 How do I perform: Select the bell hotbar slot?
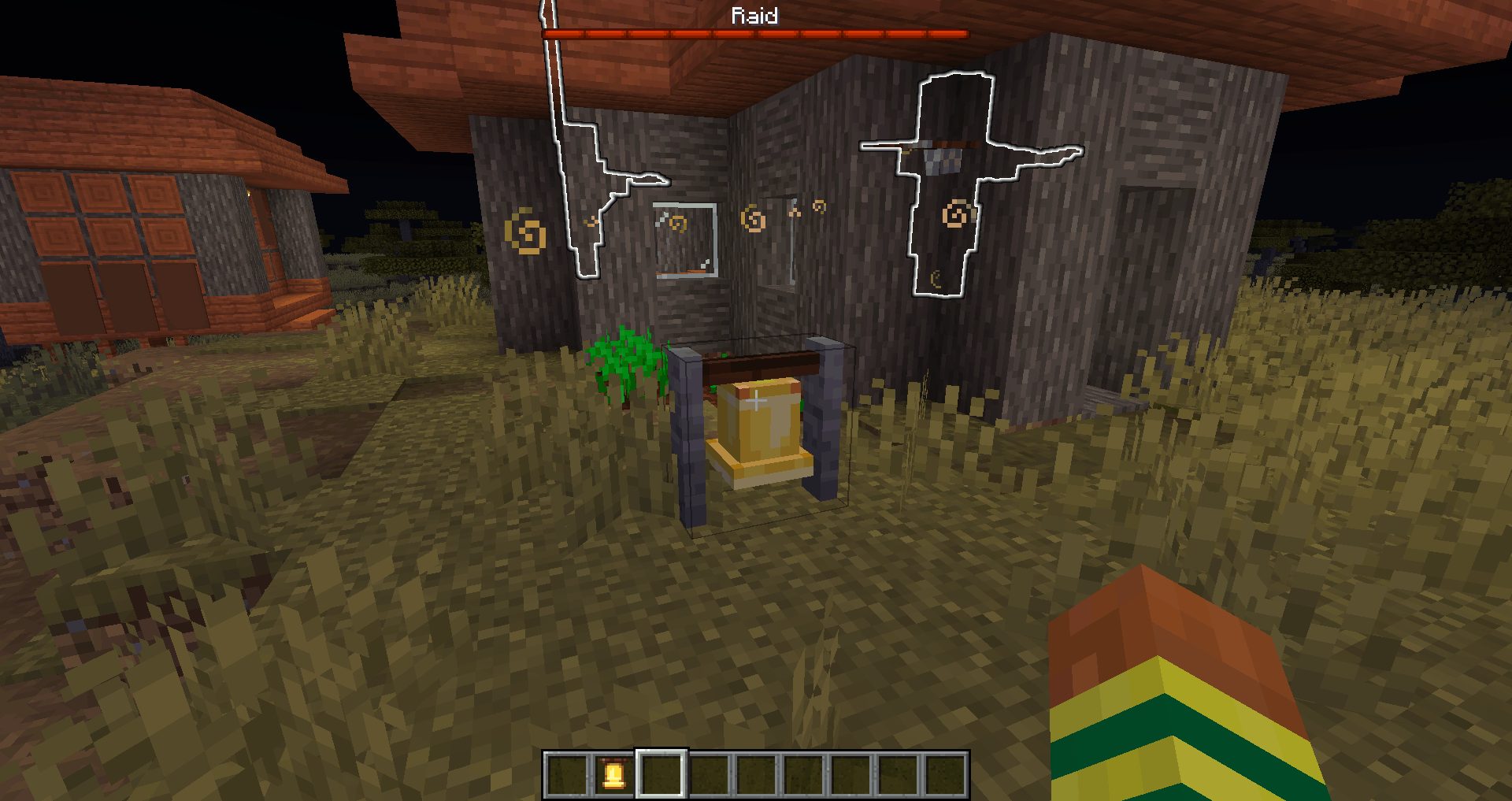click(x=614, y=774)
